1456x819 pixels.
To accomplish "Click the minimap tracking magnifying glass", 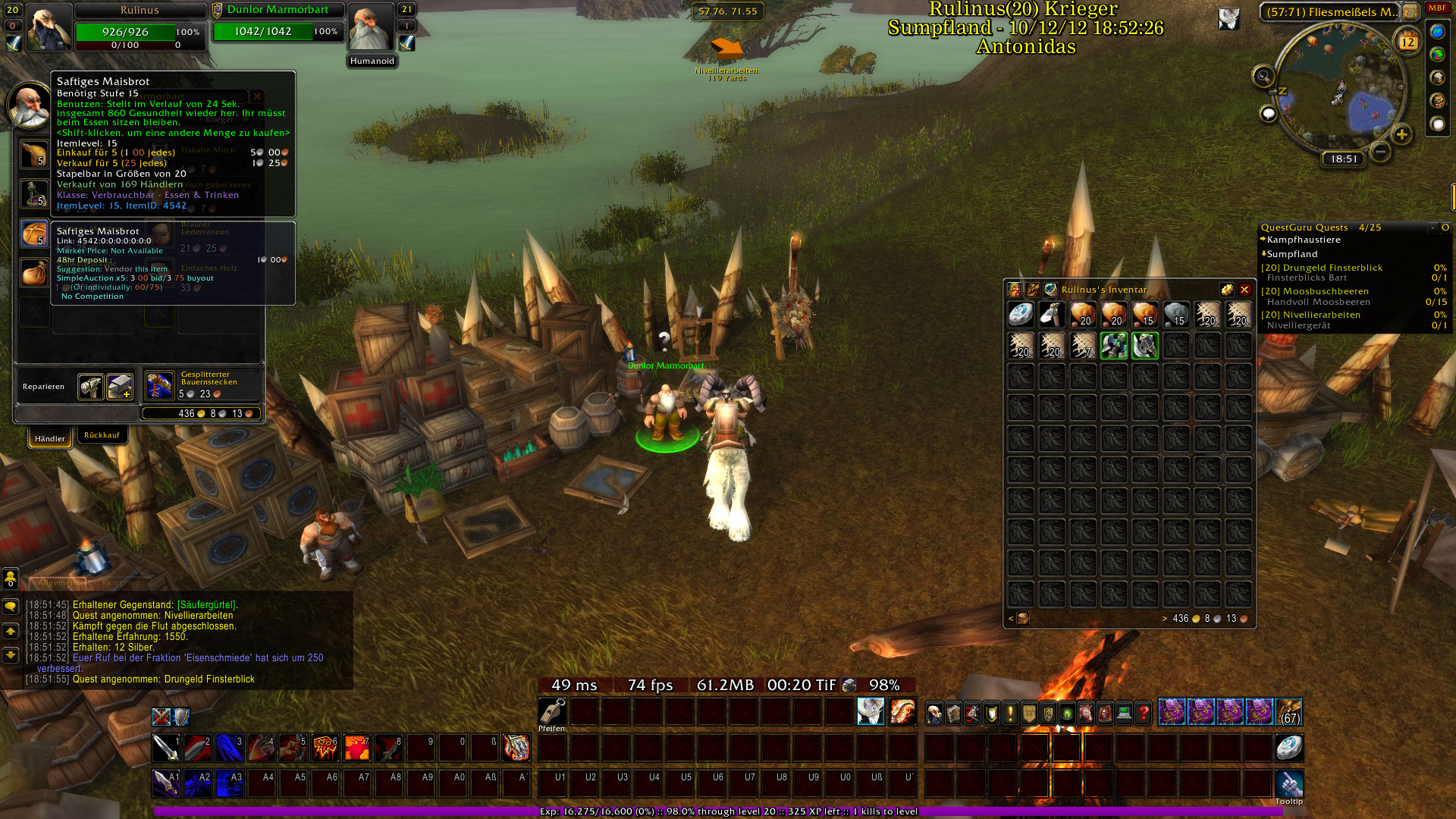I will 1263,76.
